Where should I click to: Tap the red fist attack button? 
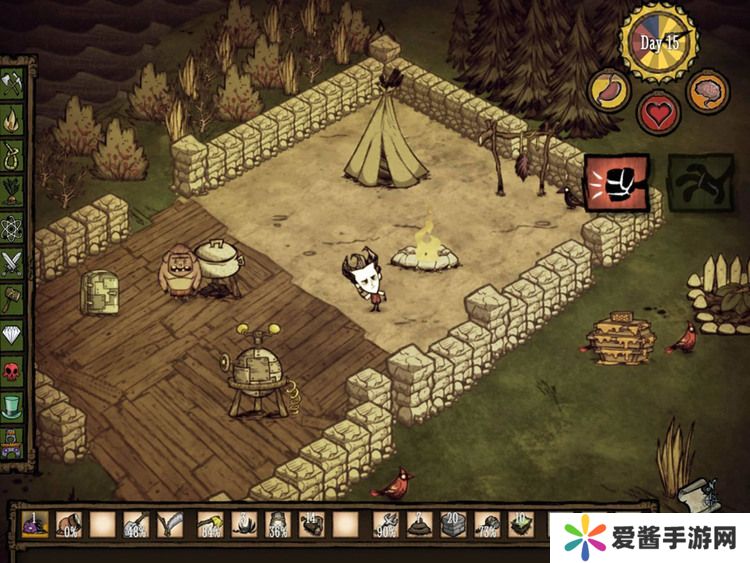tap(616, 184)
